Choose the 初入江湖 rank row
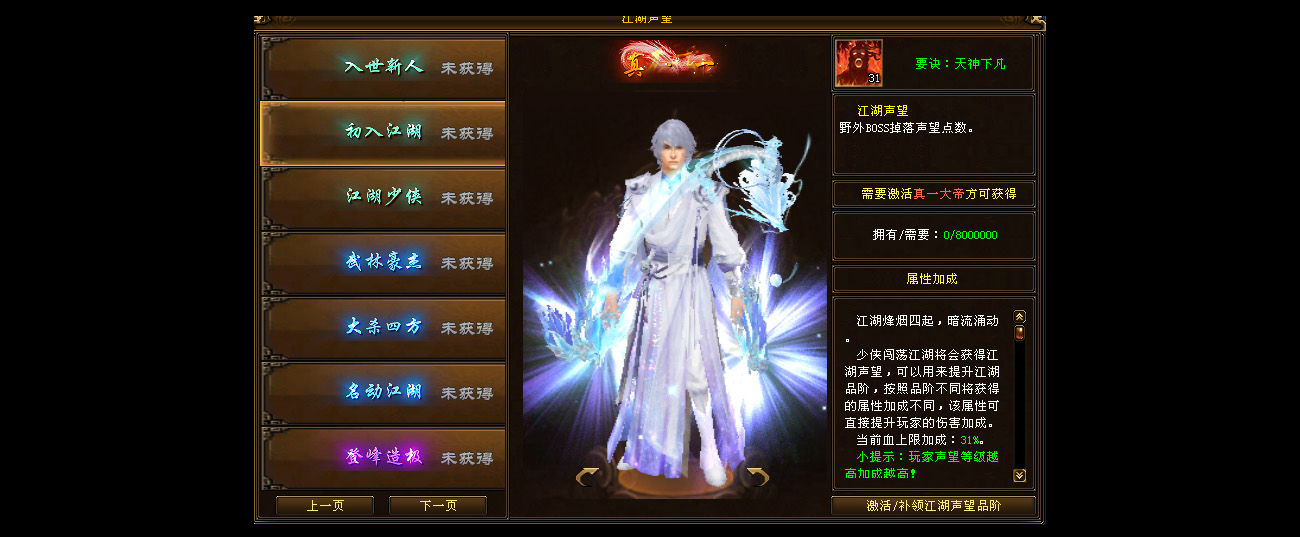The height and width of the screenshot is (537, 1300). point(383,133)
